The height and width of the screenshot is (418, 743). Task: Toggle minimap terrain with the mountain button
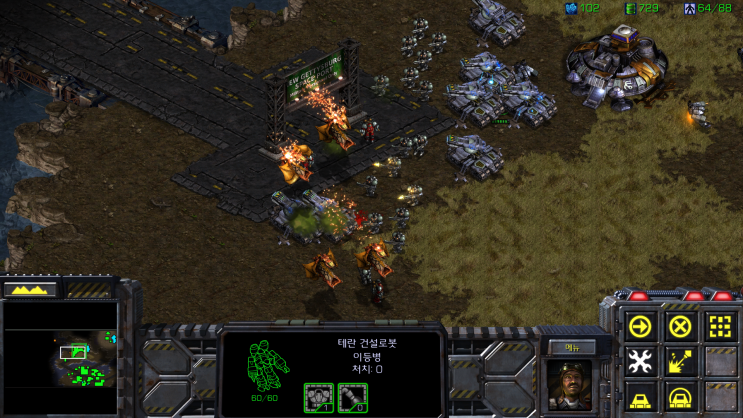pyautogui.click(x=30, y=289)
